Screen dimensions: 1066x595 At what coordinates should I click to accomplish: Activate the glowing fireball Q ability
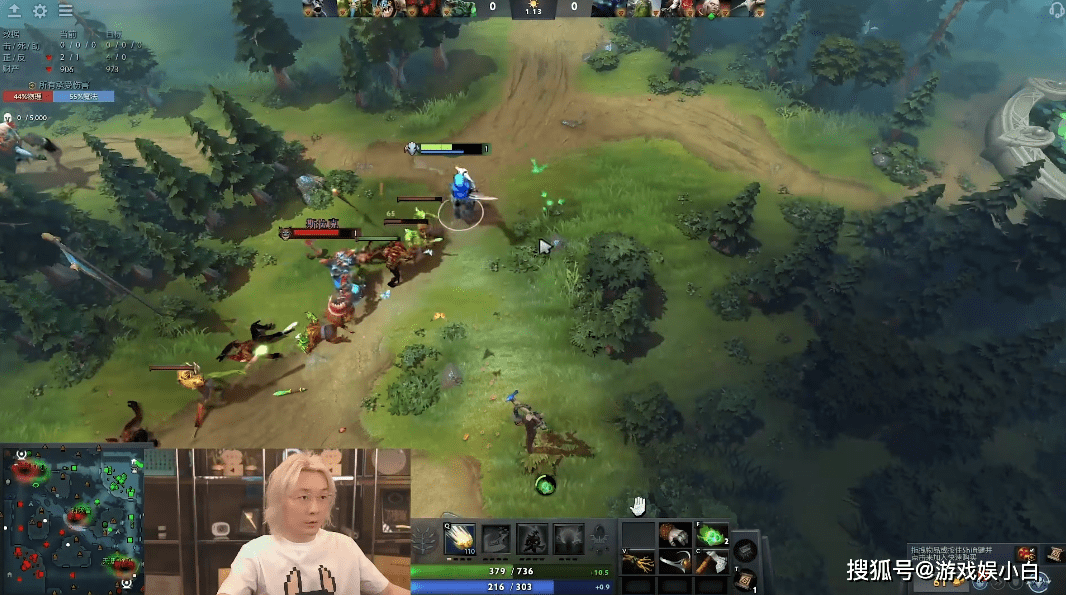(x=460, y=540)
